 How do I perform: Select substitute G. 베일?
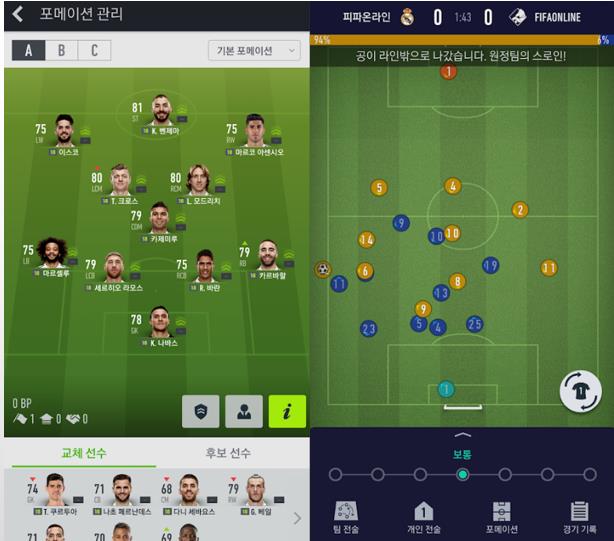tap(257, 494)
